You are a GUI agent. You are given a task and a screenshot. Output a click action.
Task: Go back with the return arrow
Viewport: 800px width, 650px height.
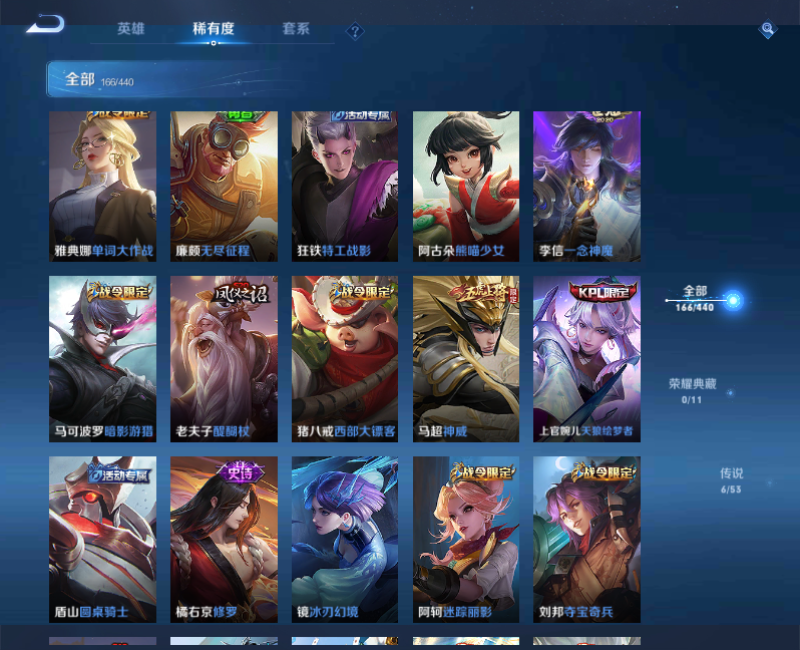pyautogui.click(x=45, y=24)
